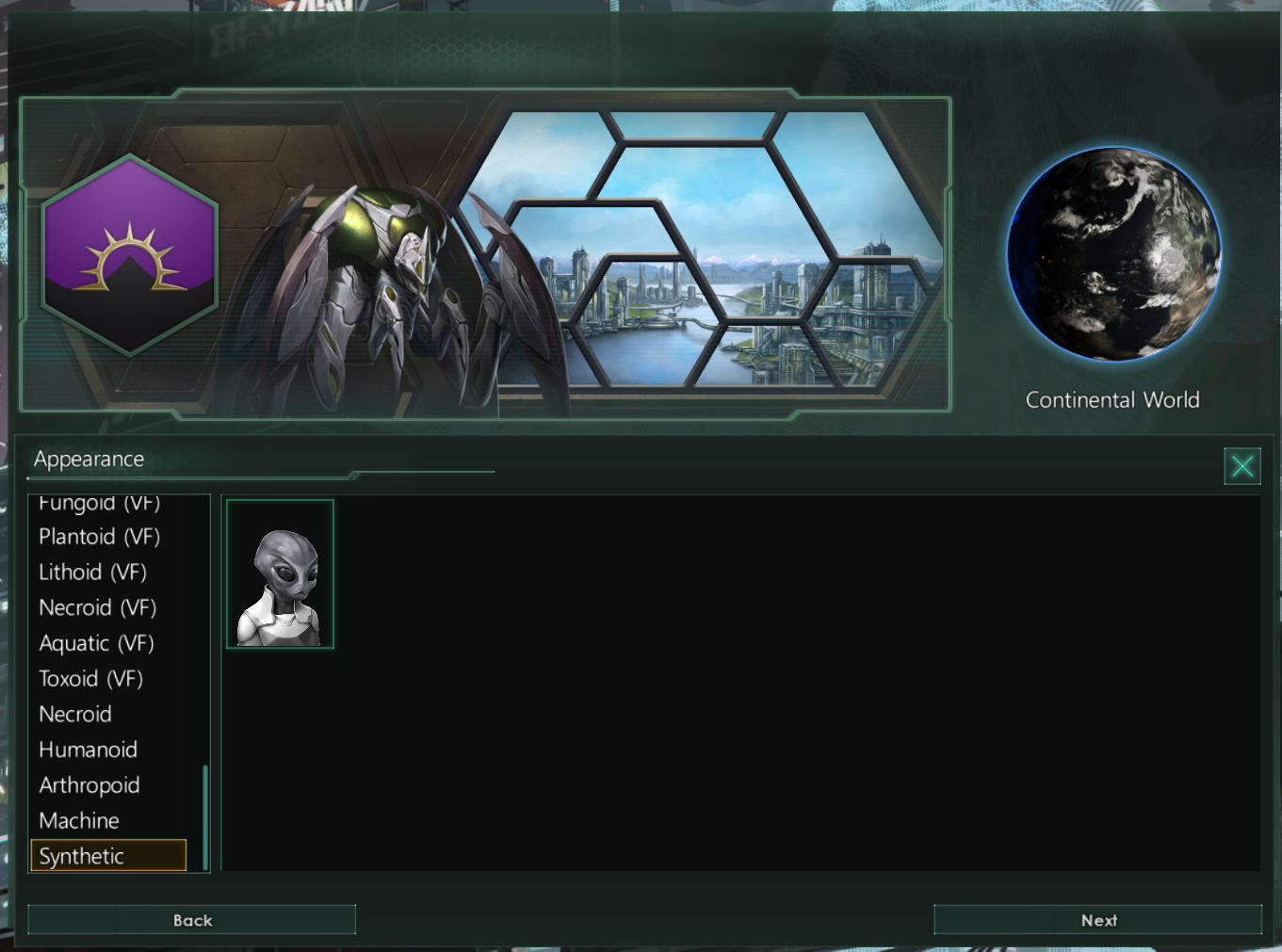Select 'Arthropoid' appearance category
1282x952 pixels.
(x=89, y=784)
